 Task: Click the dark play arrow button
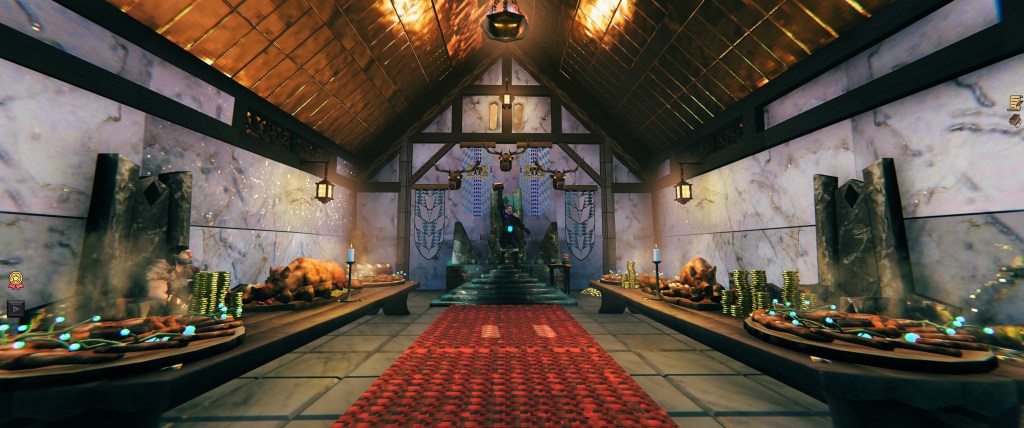pos(15,308)
